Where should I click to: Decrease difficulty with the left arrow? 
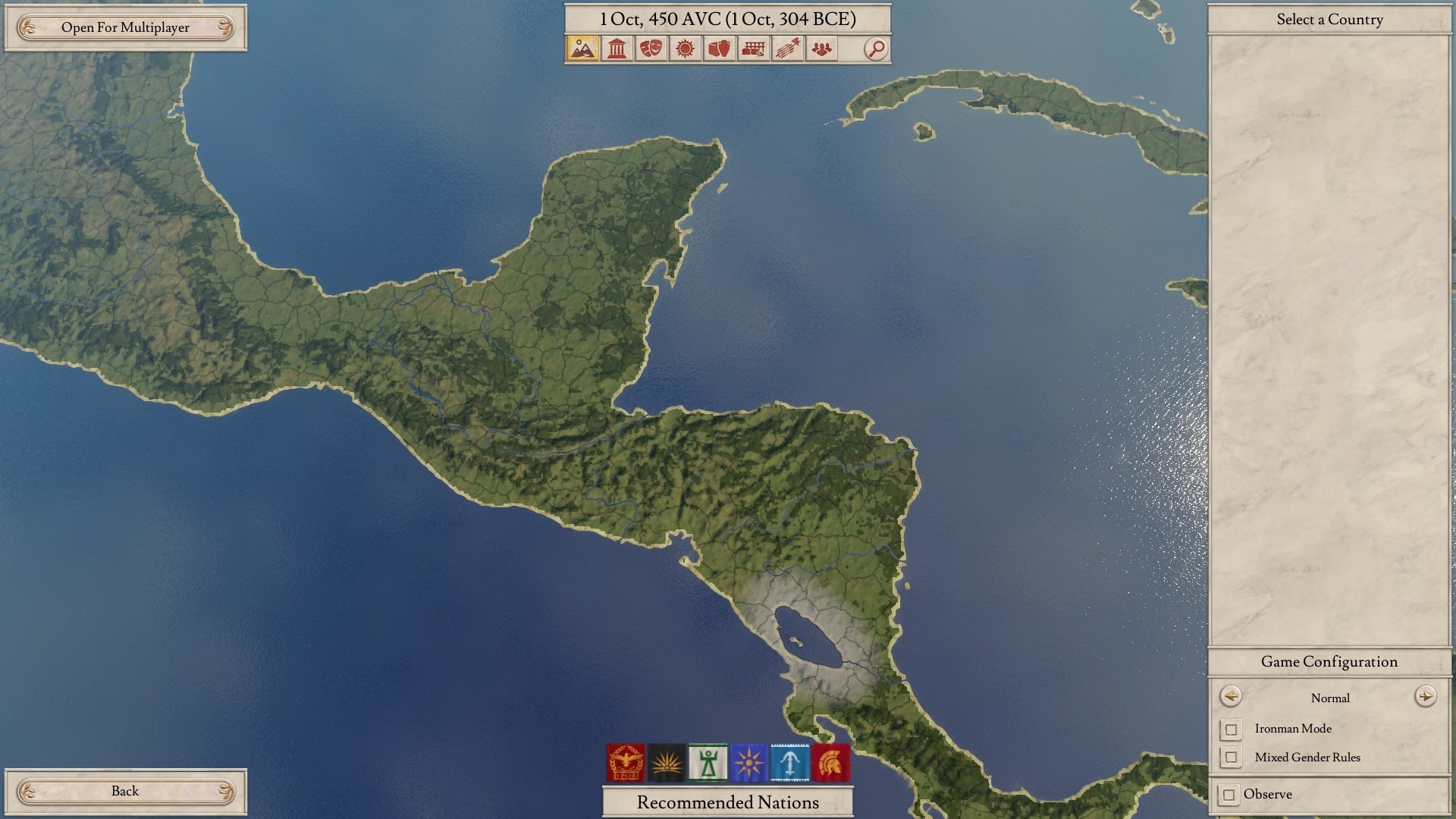(1231, 696)
